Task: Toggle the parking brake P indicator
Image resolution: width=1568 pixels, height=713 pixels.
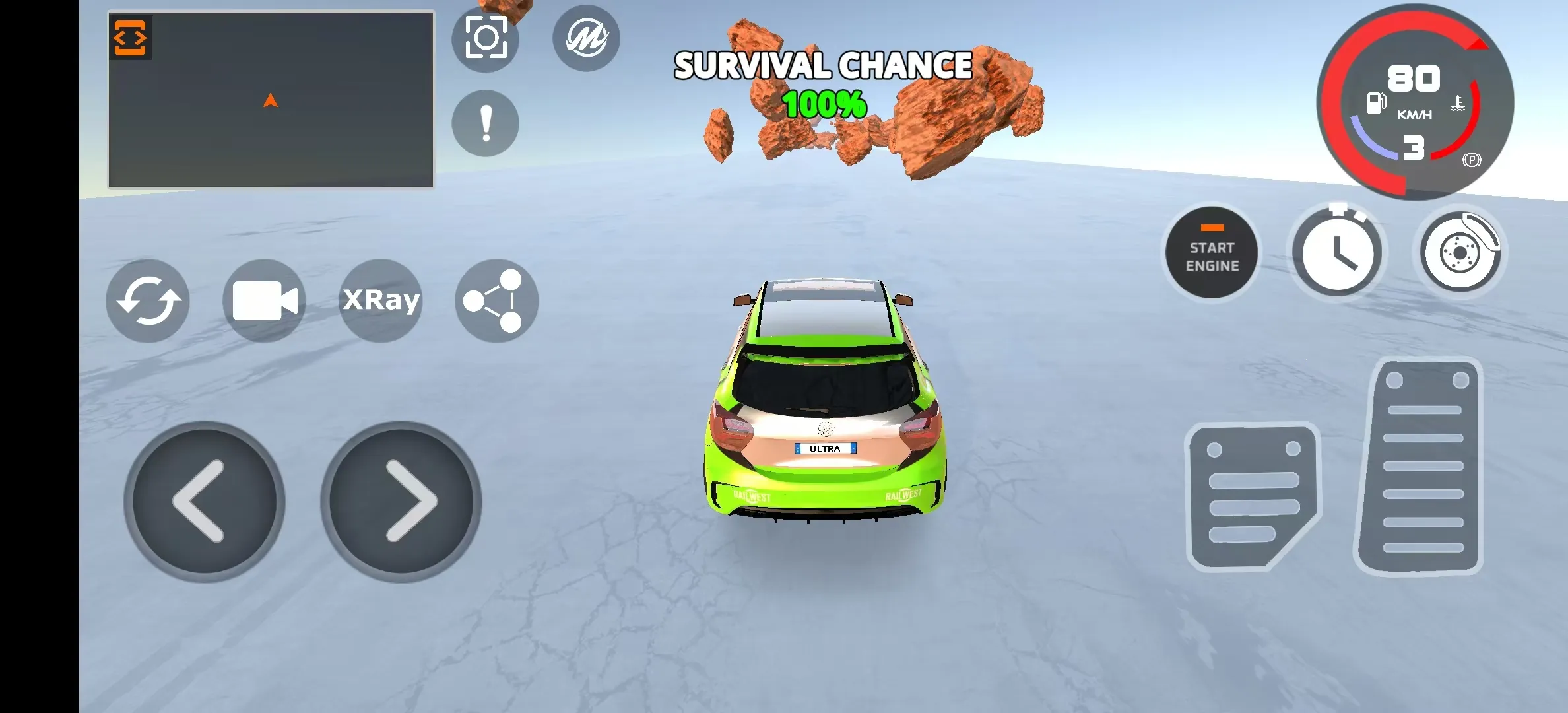Action: click(1471, 160)
